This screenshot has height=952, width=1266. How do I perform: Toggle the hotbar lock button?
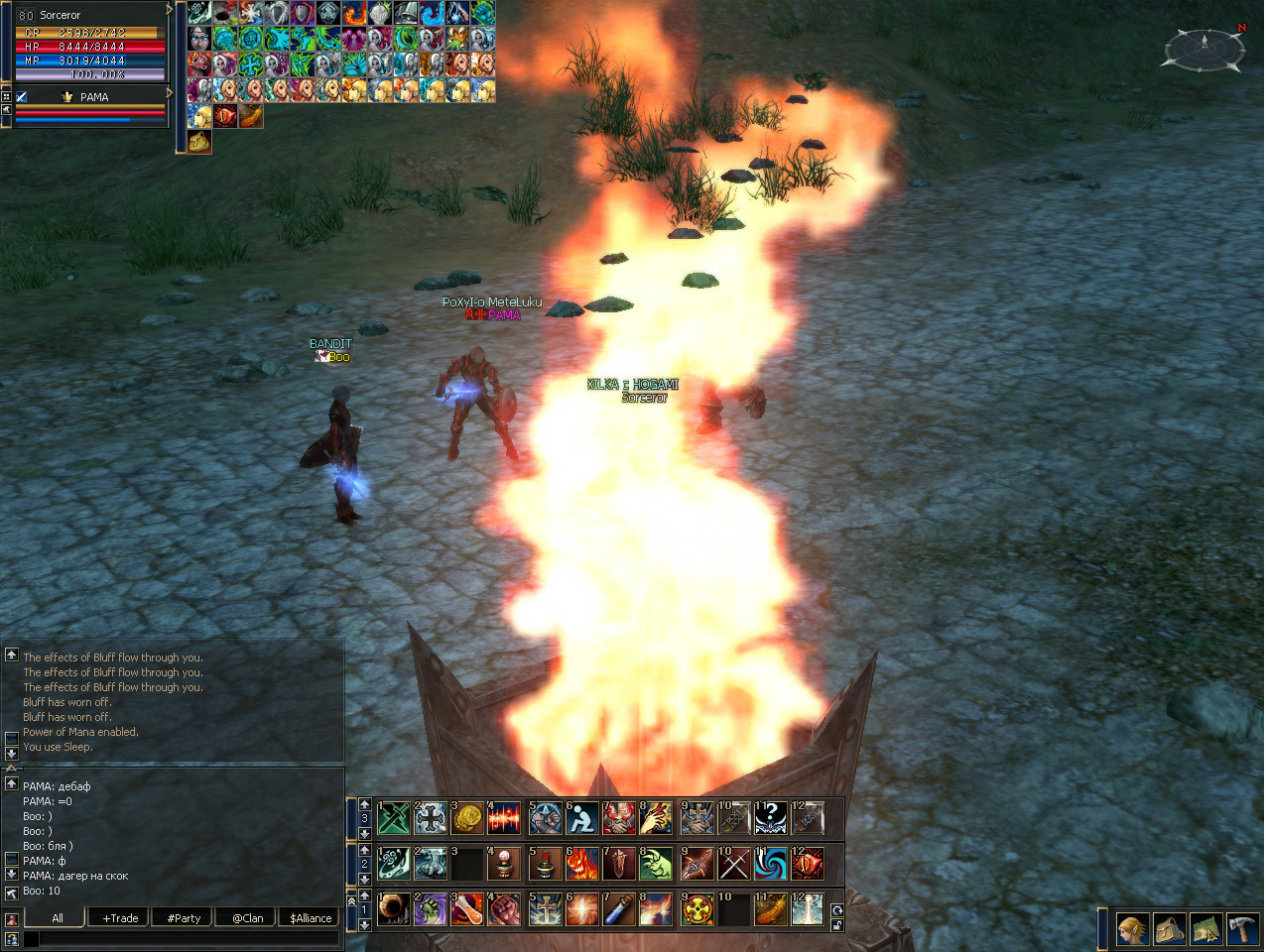point(836,925)
